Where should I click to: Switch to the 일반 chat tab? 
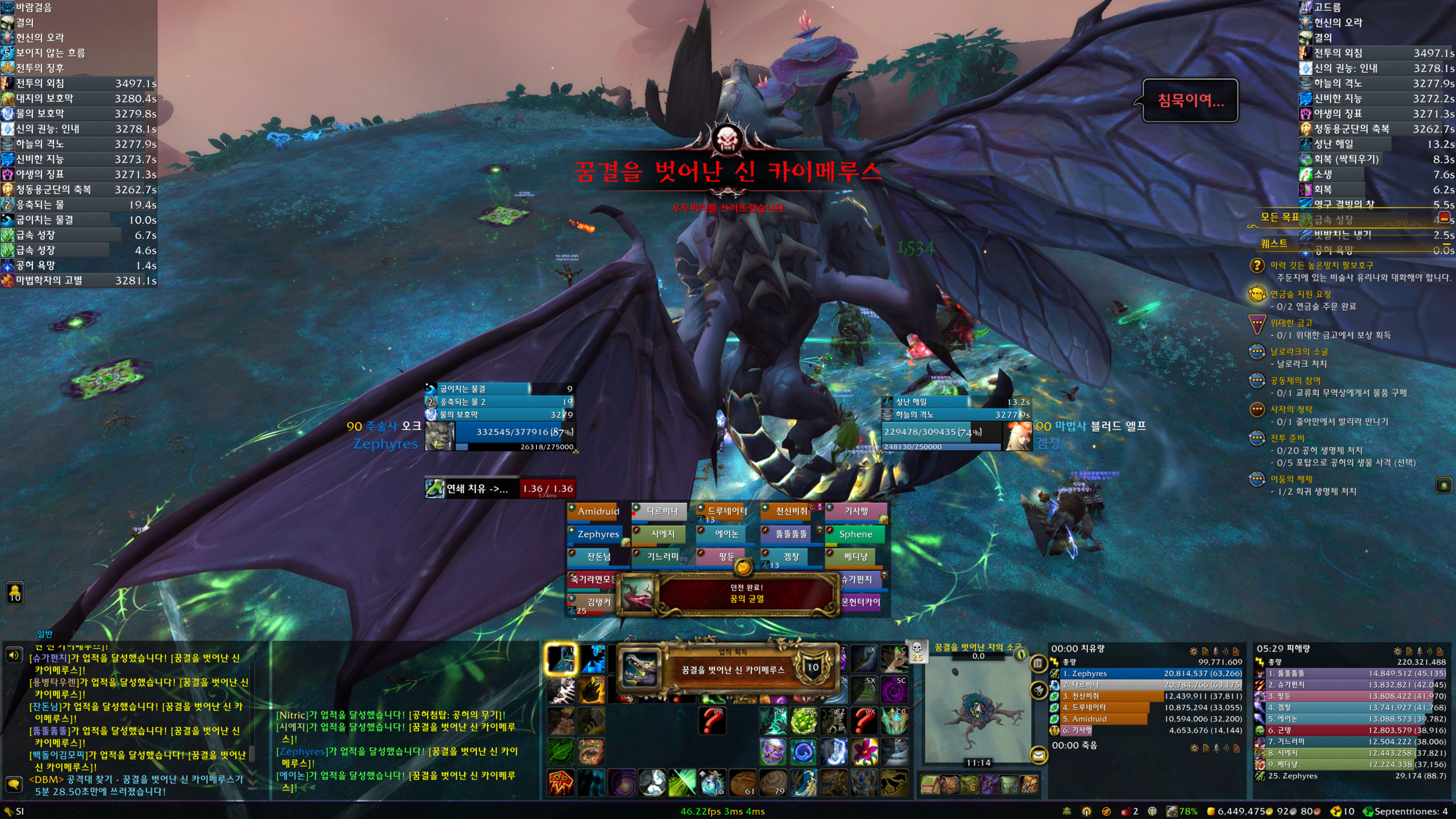tap(45, 634)
